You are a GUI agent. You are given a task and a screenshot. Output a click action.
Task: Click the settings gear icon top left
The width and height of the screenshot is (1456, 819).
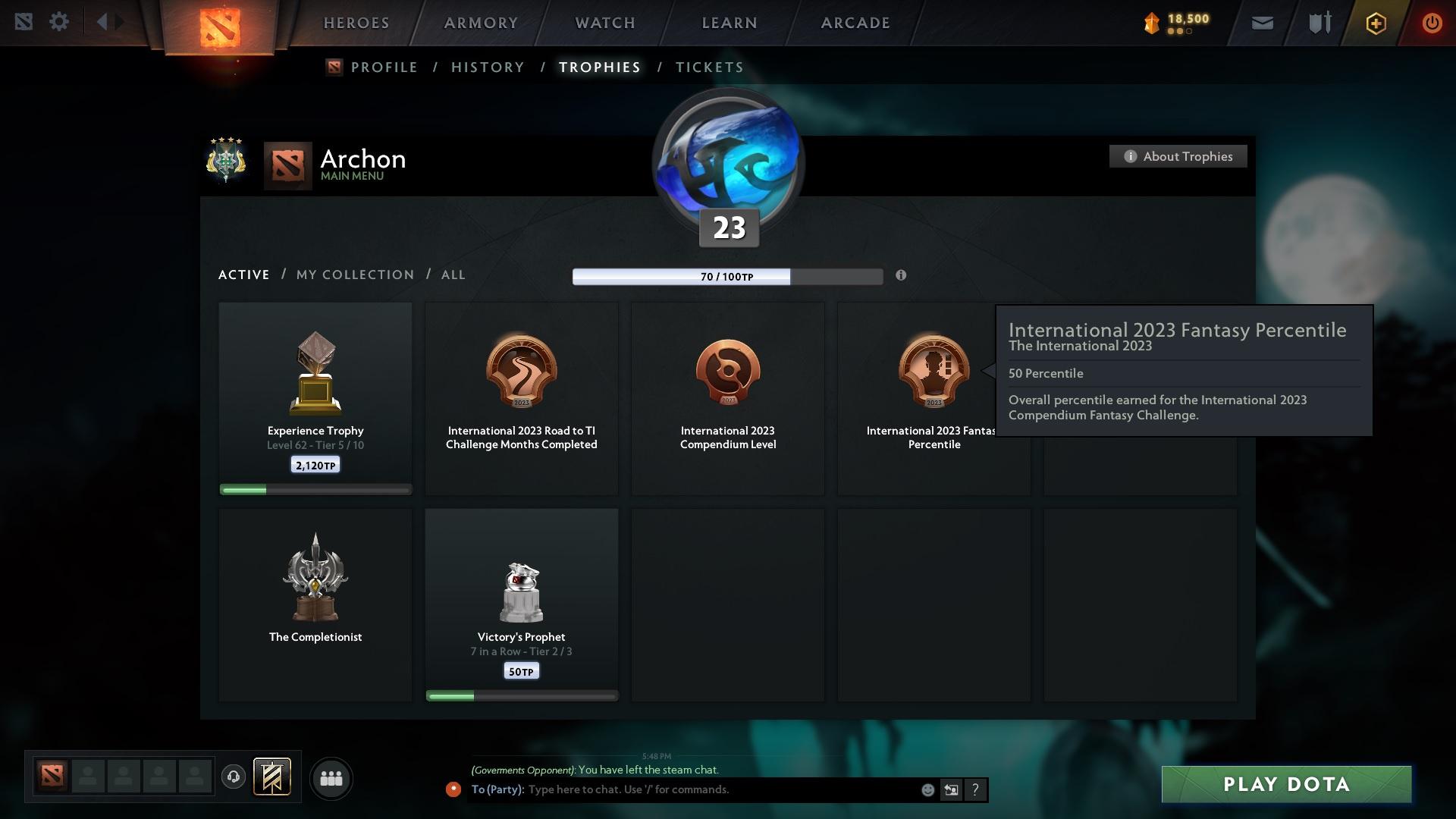(x=59, y=21)
